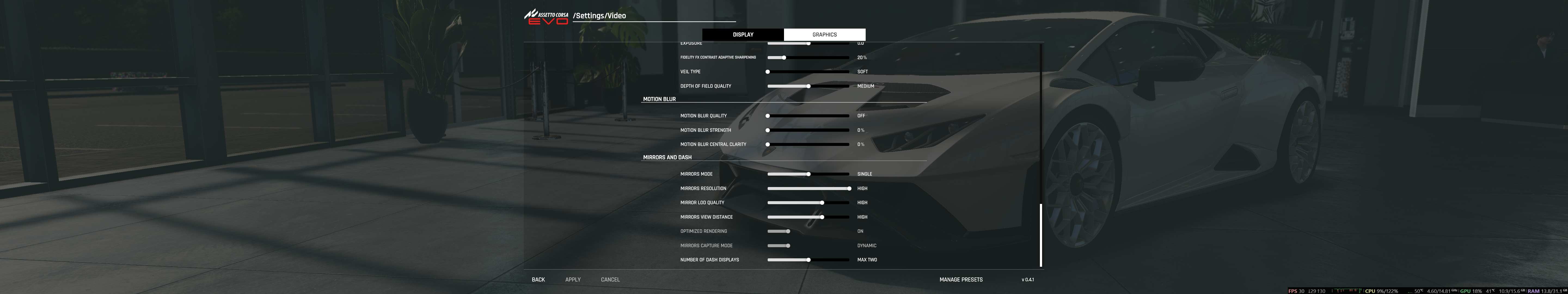
Task: Change the Motion Blur Strength slider
Action: (768, 130)
